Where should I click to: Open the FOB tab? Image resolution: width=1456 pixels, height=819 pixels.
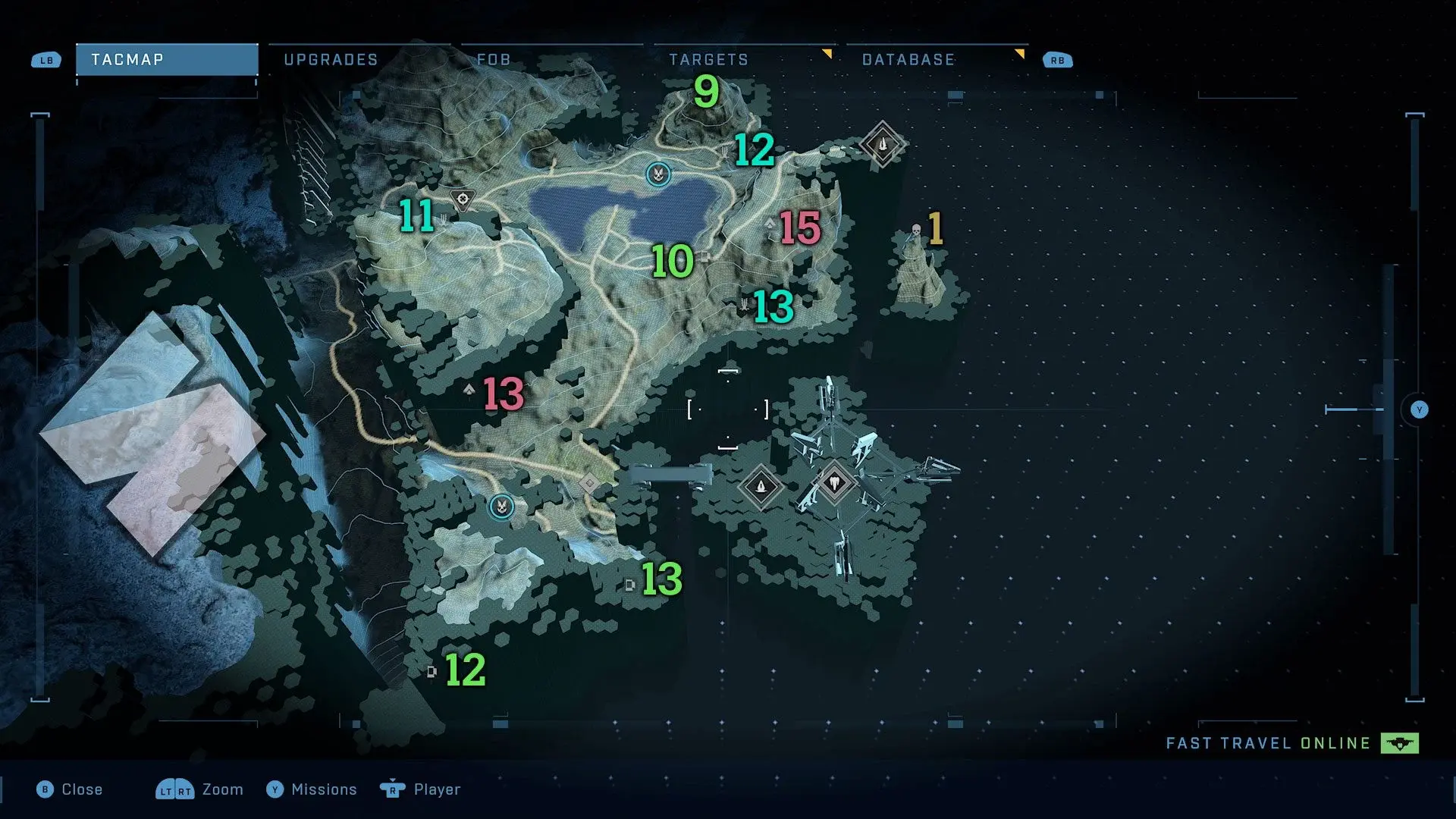pos(494,60)
